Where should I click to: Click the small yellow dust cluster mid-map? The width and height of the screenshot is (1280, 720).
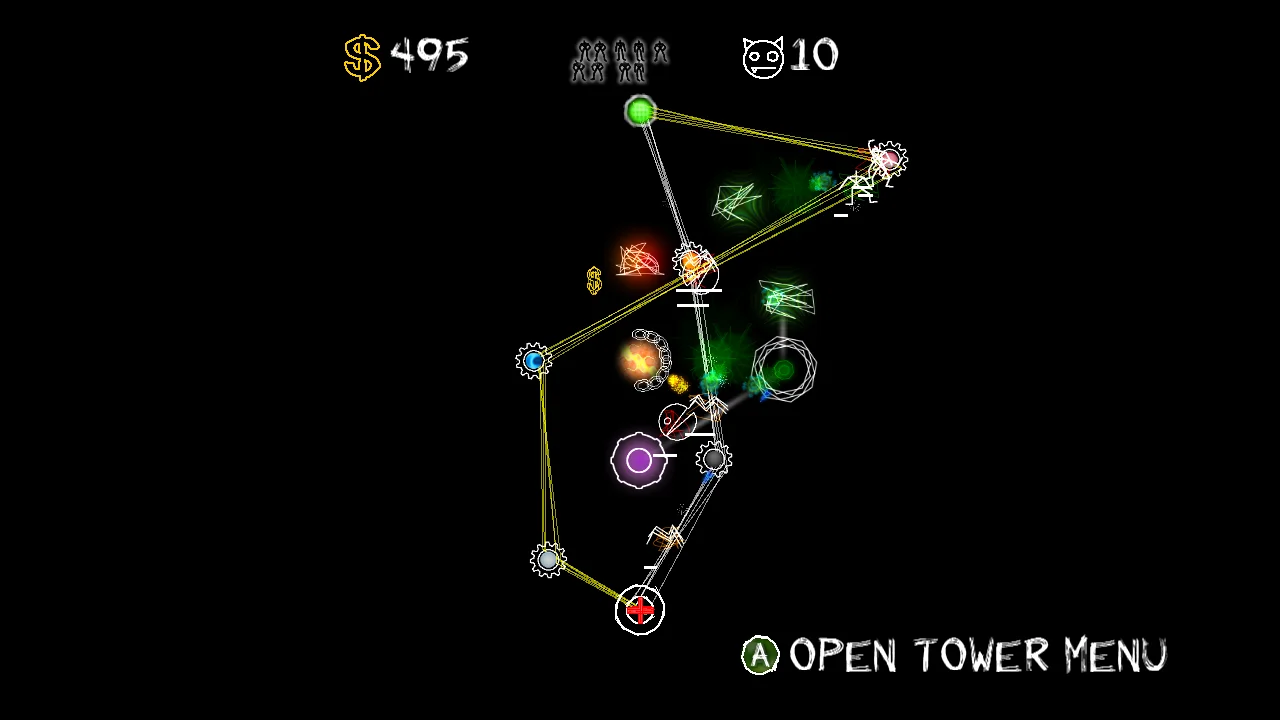(x=678, y=382)
